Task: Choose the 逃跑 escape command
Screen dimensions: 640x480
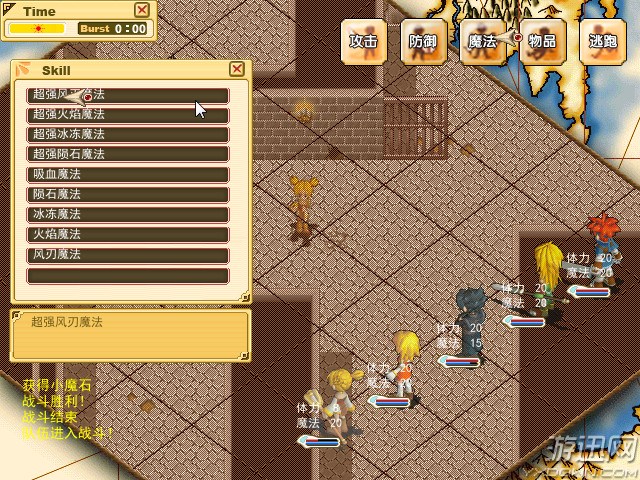Action: coord(603,42)
